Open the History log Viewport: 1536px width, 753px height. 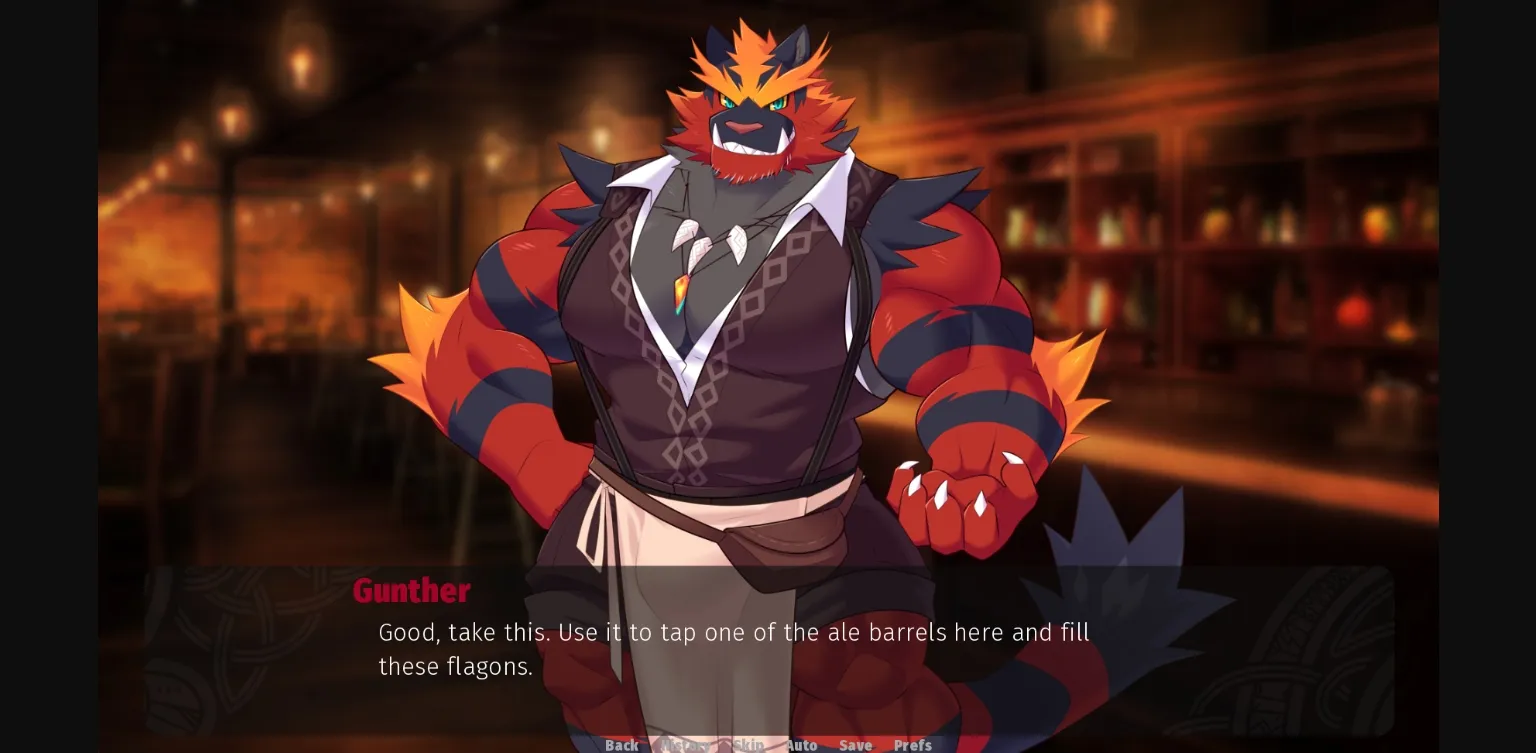point(685,745)
